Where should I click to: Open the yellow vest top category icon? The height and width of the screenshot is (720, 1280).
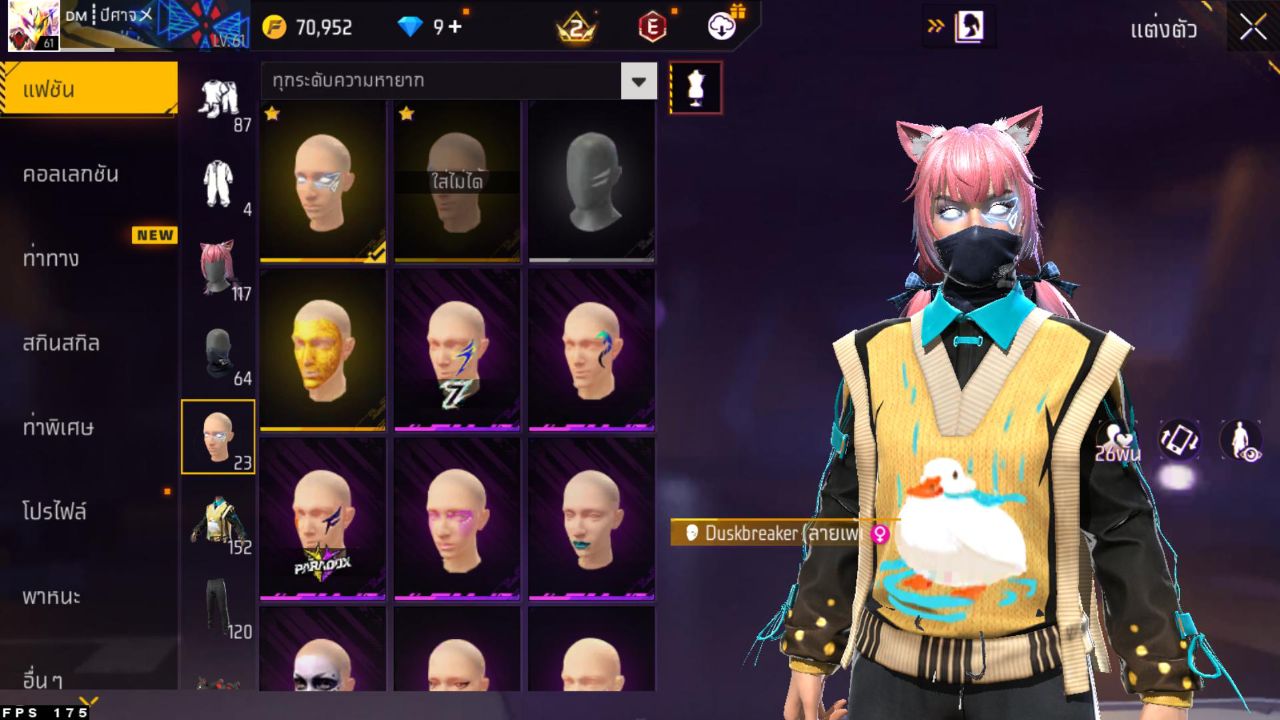tap(219, 520)
